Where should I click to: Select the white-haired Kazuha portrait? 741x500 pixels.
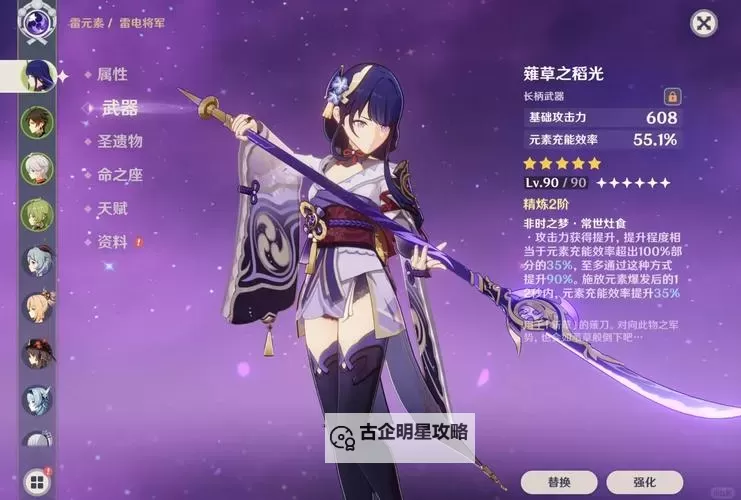(36, 167)
